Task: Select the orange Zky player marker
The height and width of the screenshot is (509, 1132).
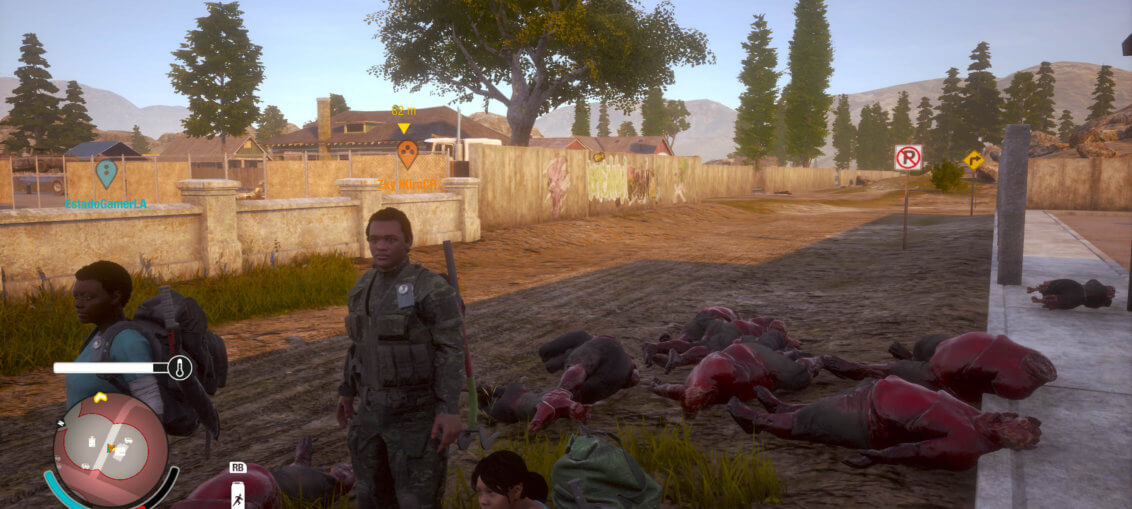Action: (x=407, y=153)
